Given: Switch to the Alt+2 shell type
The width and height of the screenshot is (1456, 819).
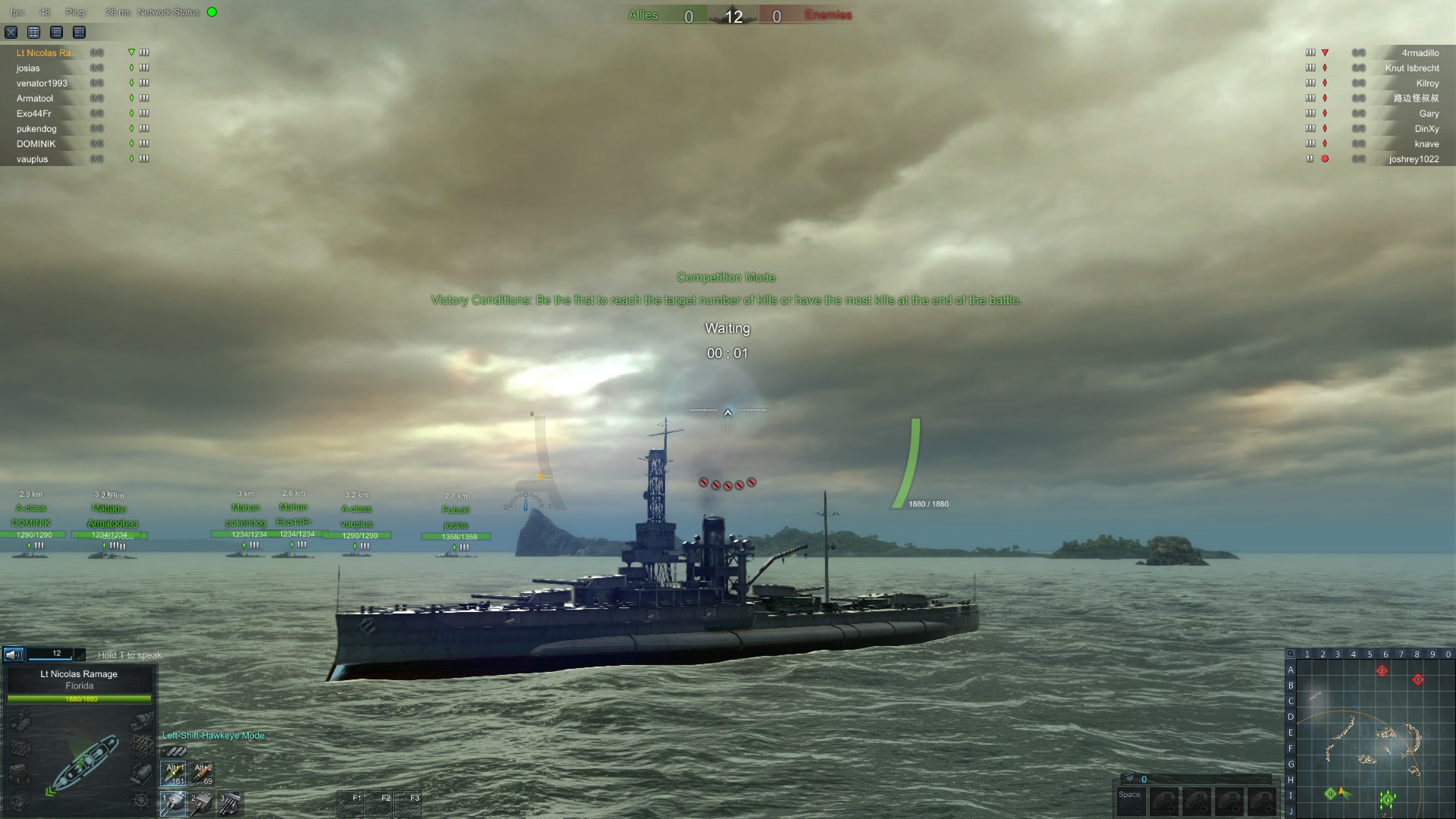Looking at the screenshot, I should tap(202, 774).
